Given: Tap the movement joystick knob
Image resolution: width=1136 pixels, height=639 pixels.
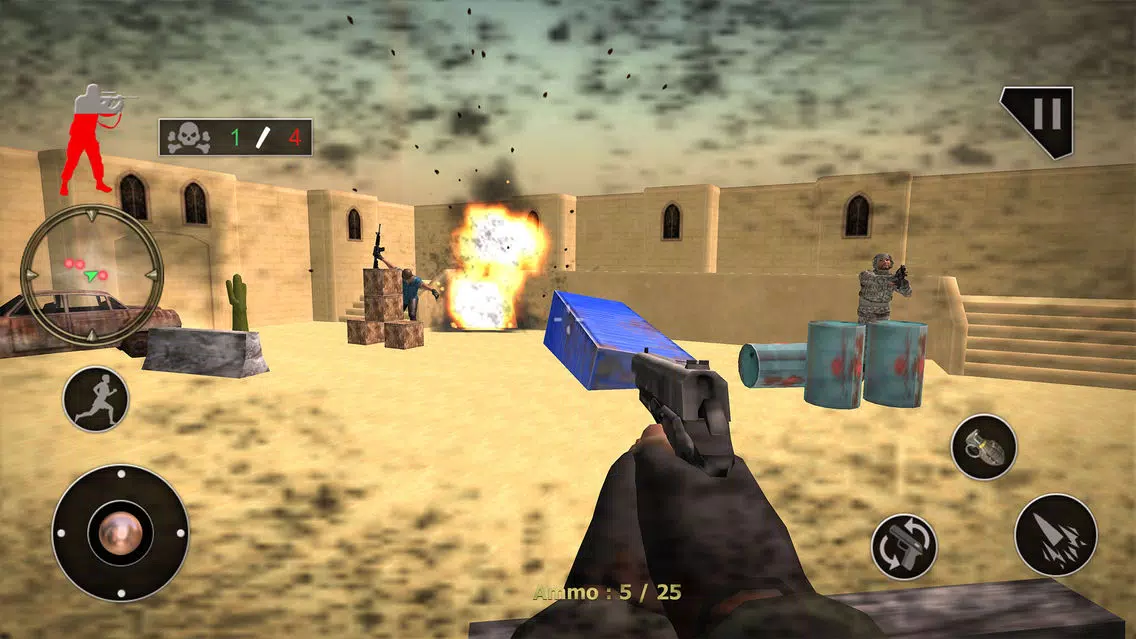Looking at the screenshot, I should (x=120, y=532).
